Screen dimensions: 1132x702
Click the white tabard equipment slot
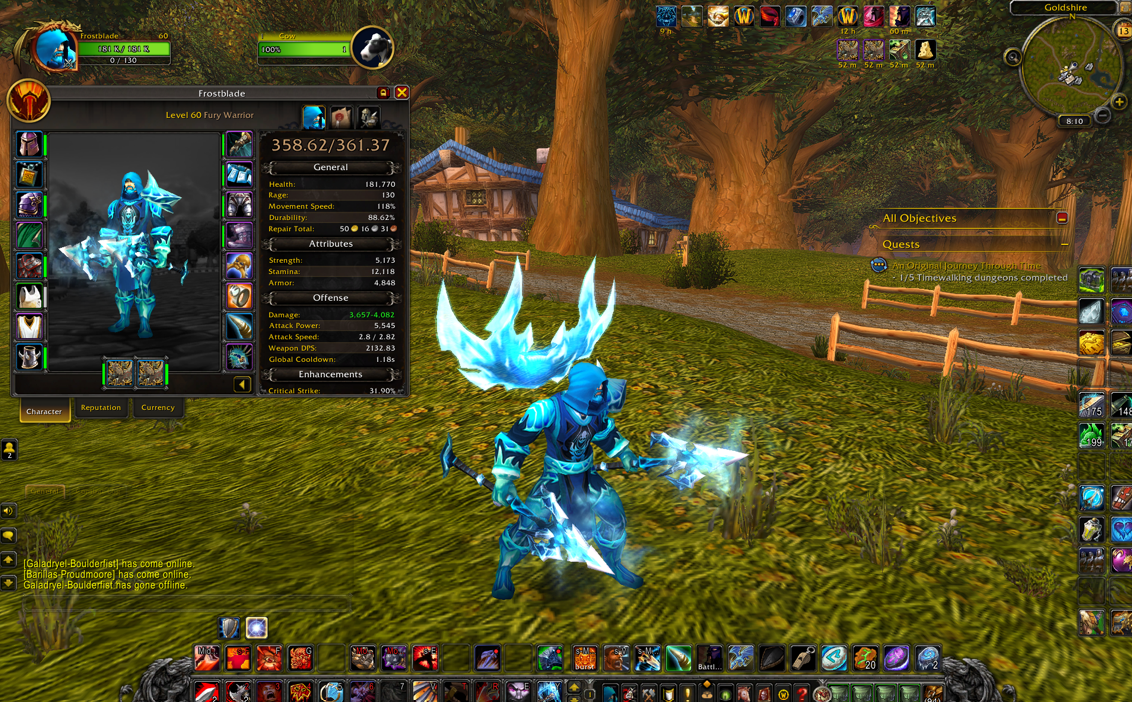29,327
